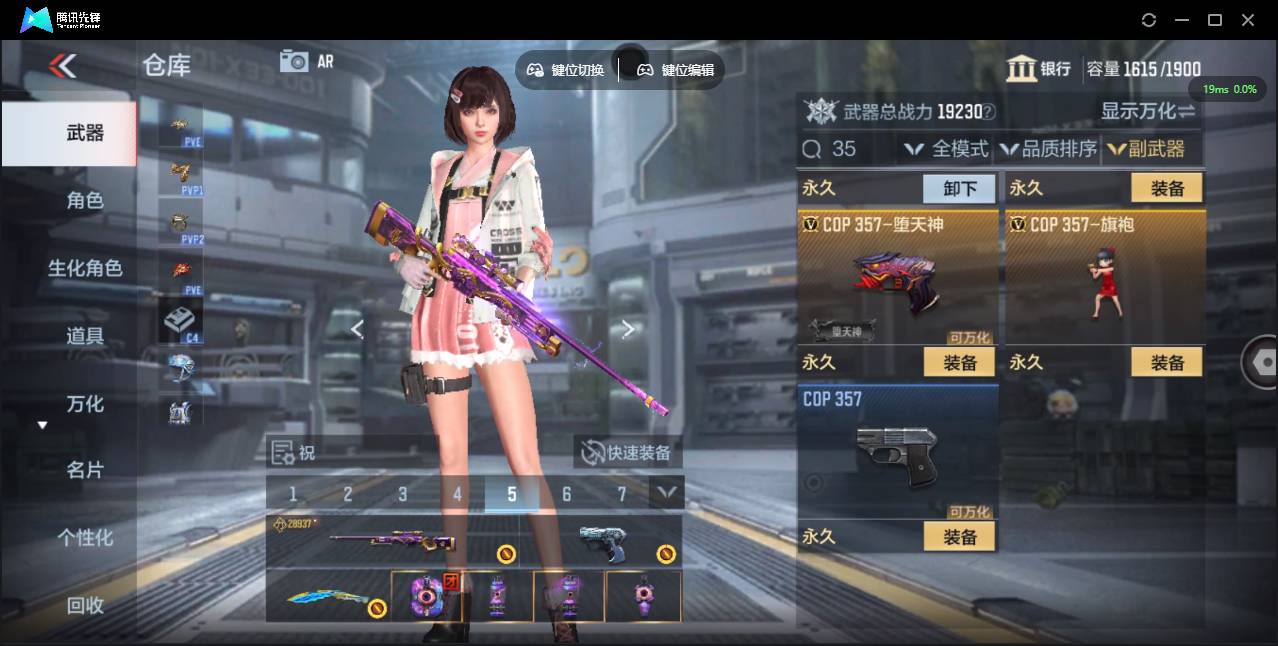Open the AR camera view
The image size is (1278, 646).
coord(306,61)
